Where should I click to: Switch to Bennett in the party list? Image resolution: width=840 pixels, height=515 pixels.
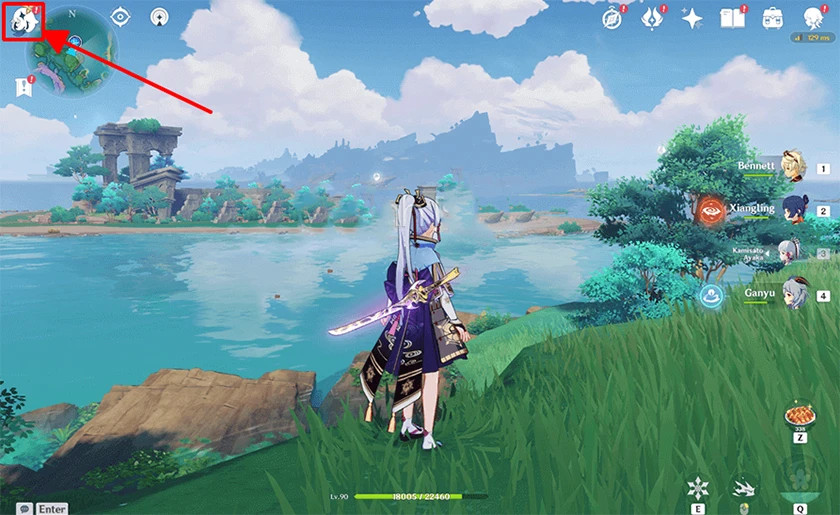pos(790,167)
